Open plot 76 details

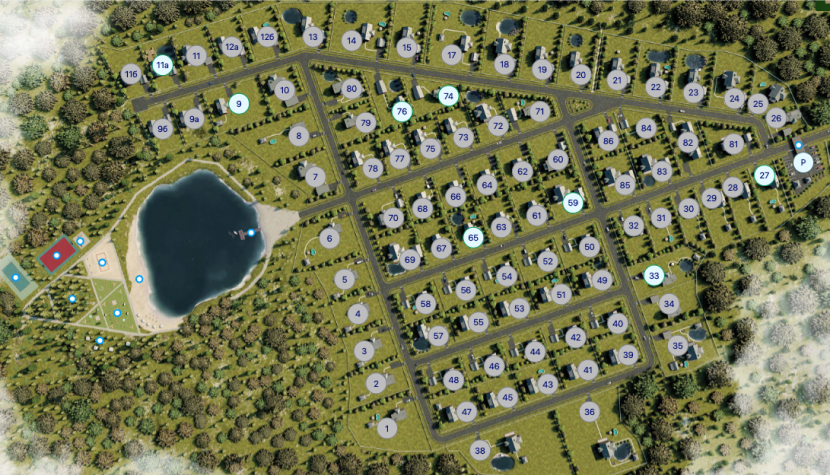[x=402, y=111]
